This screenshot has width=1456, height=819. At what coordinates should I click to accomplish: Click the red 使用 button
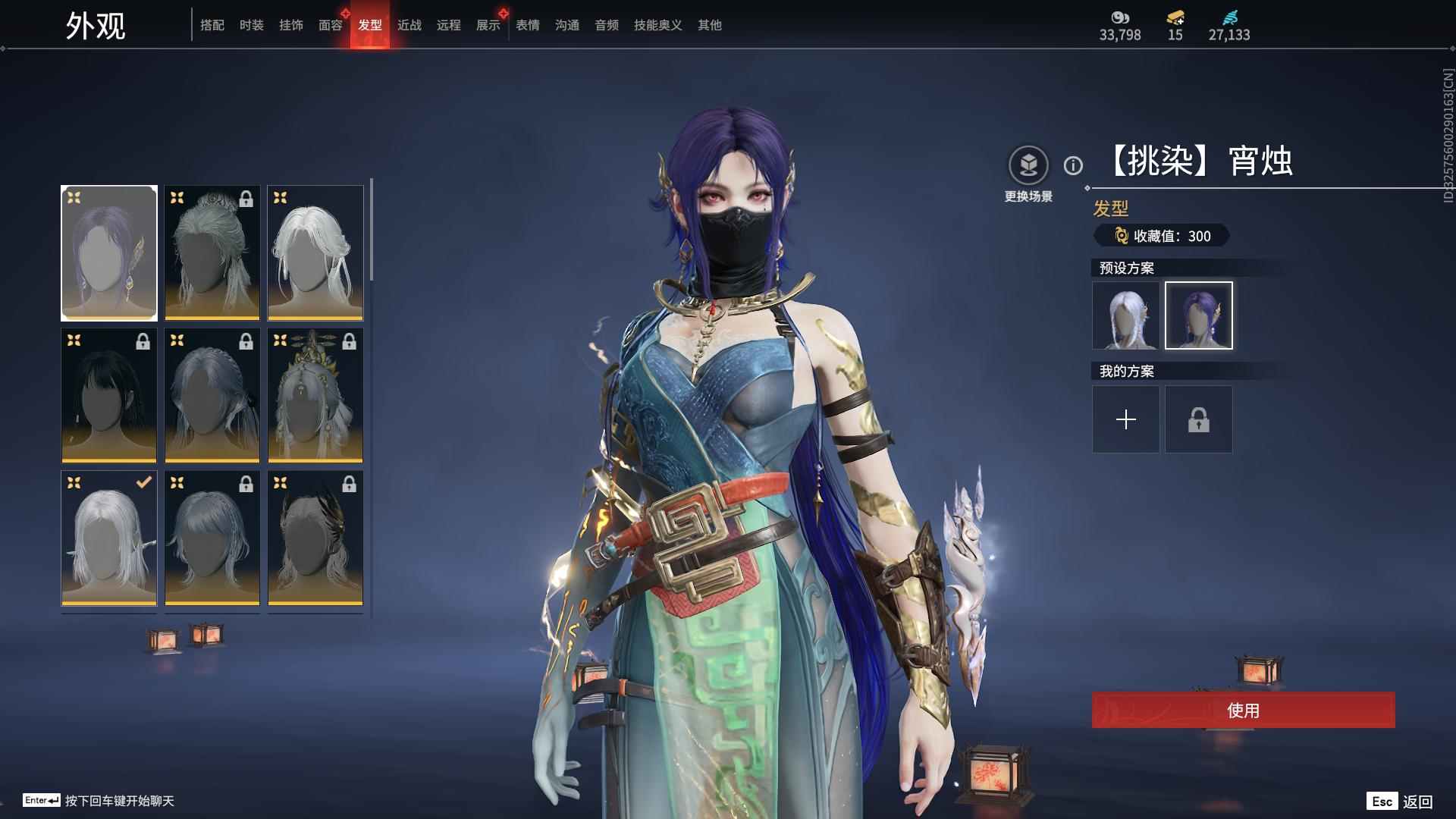click(x=1243, y=710)
